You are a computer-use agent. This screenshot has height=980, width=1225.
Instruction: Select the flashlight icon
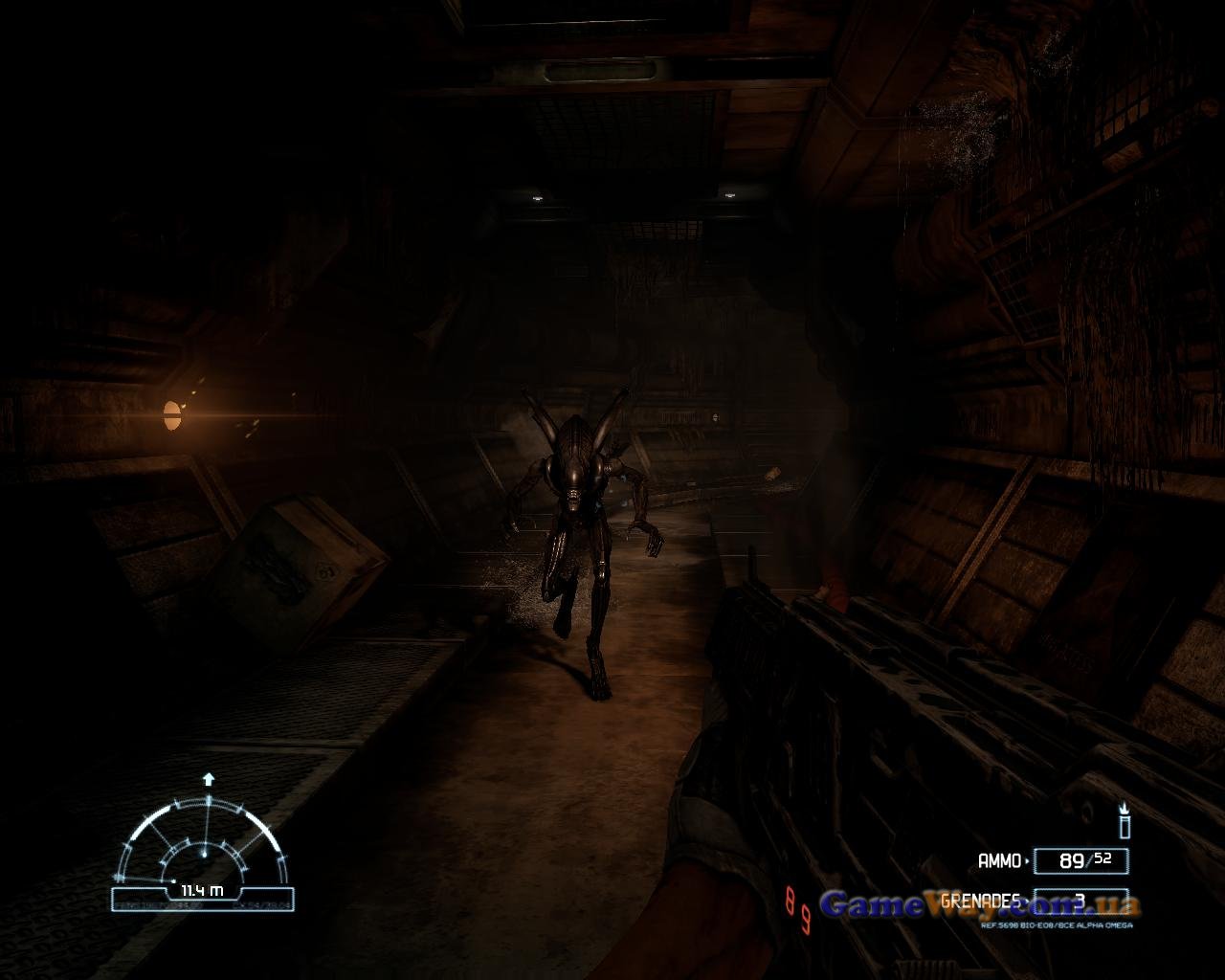[x=1125, y=822]
